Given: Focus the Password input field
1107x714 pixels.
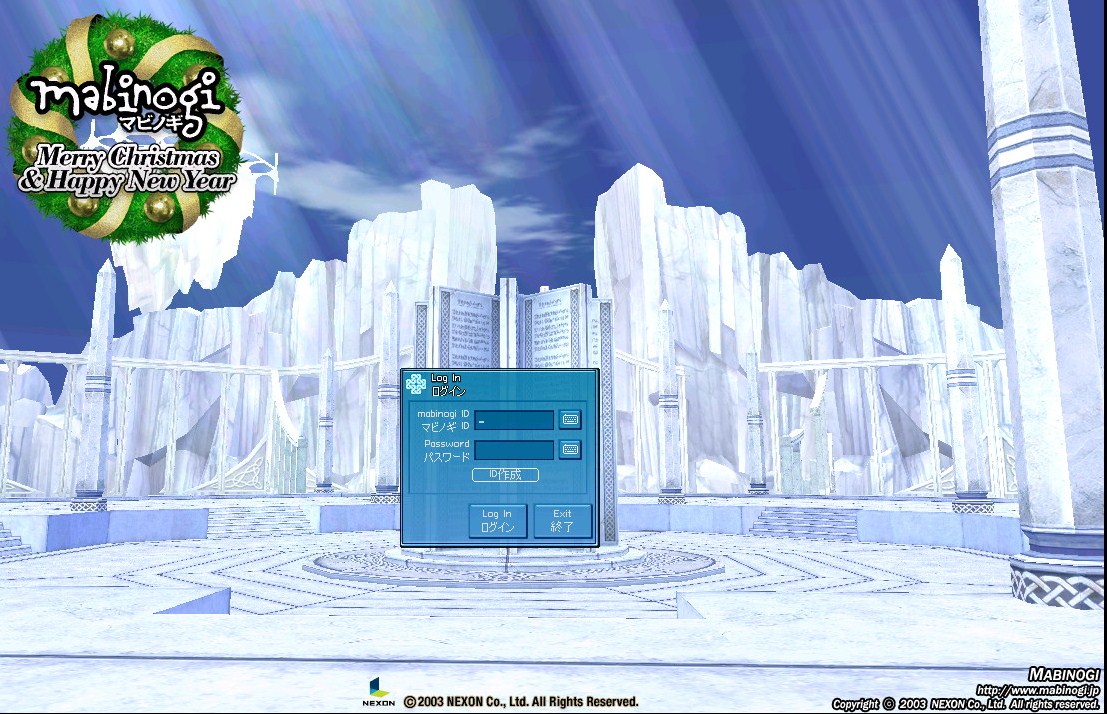Looking at the screenshot, I should coord(514,450).
